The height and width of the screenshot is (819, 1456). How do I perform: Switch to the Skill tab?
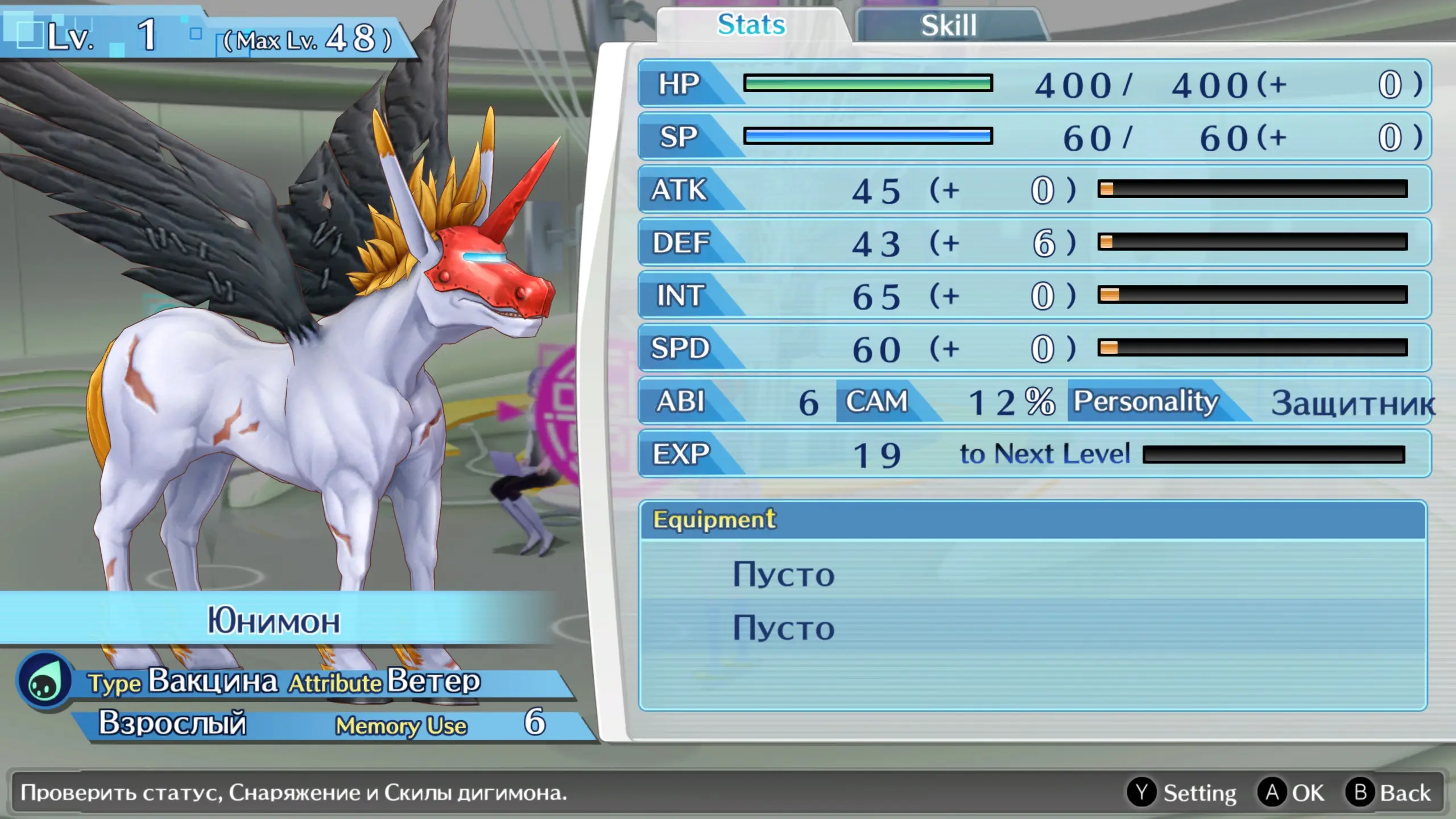(949, 26)
